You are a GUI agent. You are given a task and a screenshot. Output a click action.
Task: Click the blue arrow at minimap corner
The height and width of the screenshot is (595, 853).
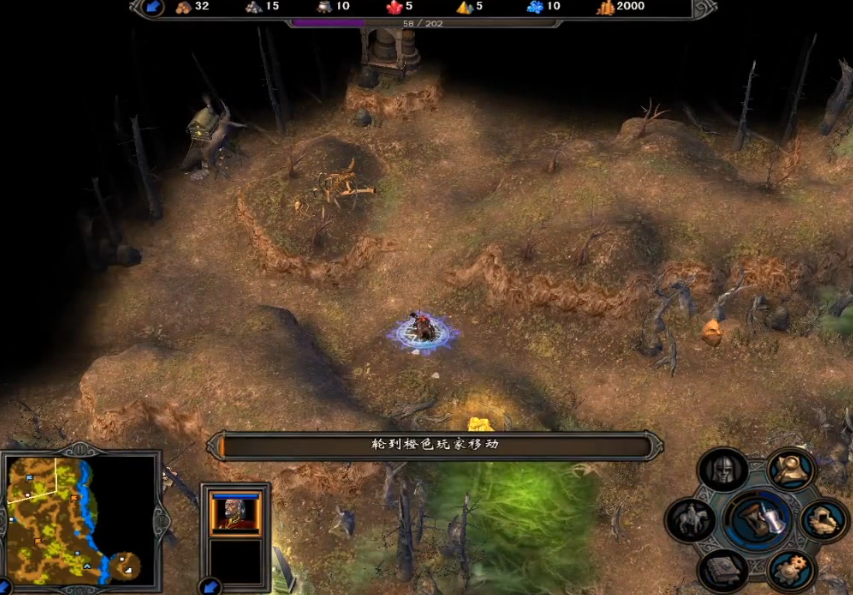(x=5, y=587)
